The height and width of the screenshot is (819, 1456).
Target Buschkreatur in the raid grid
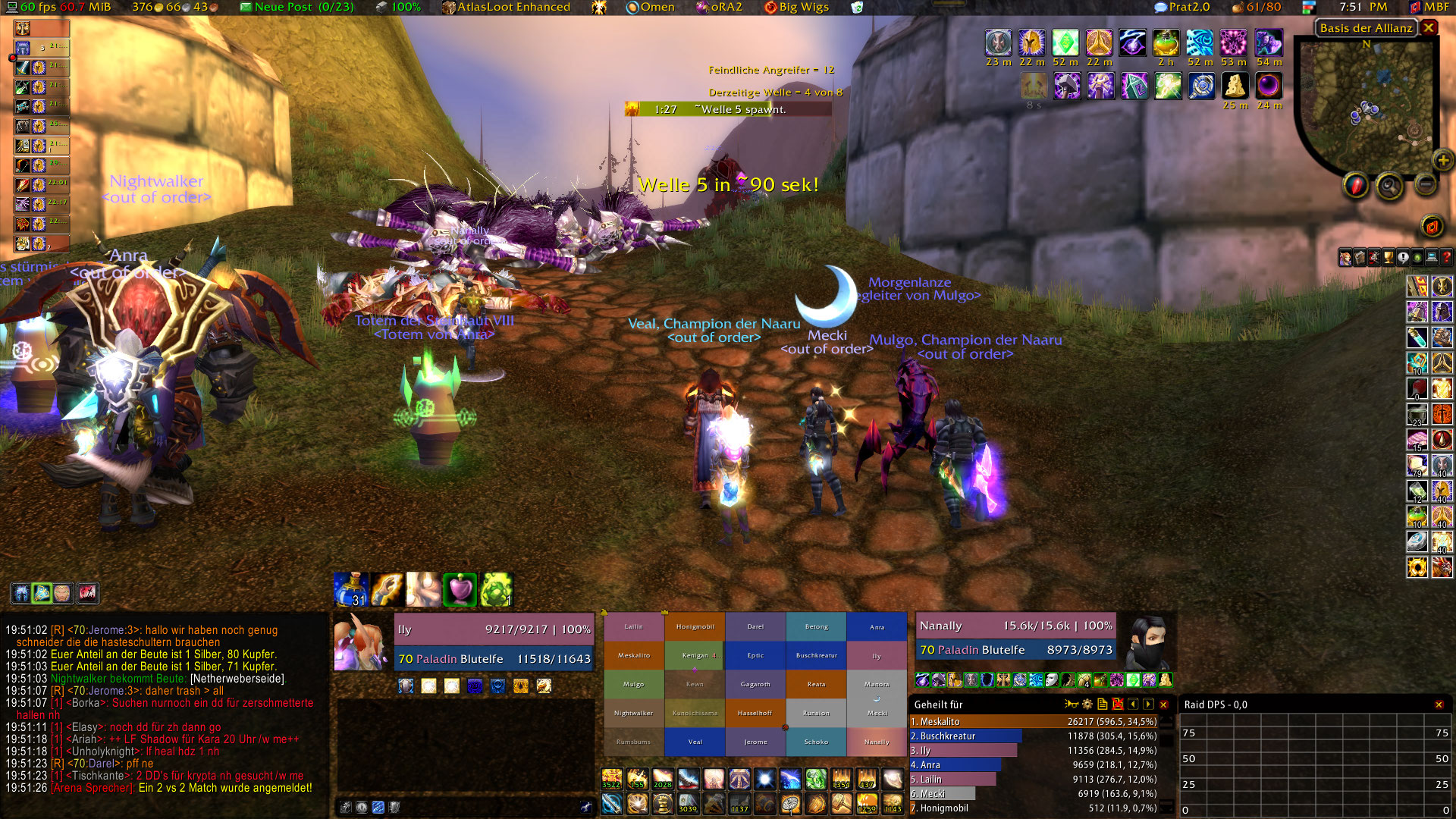tap(816, 655)
